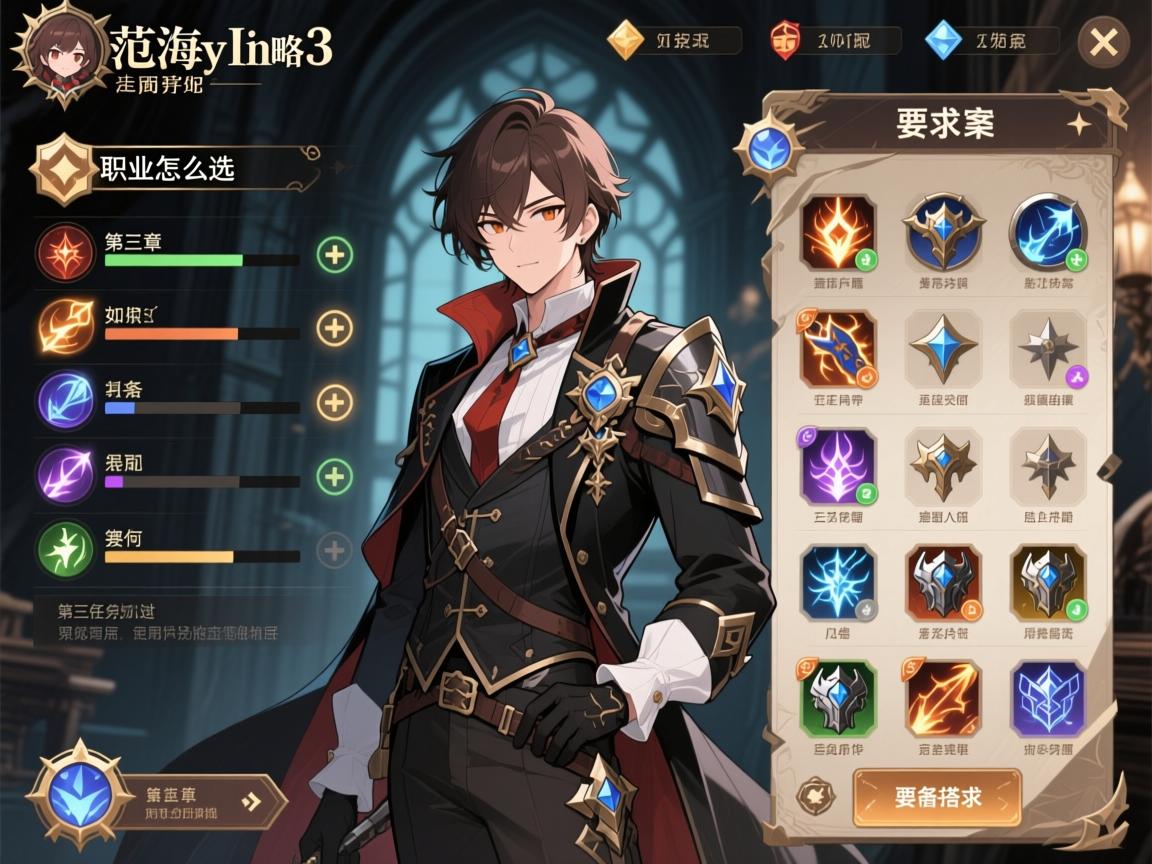
Task: Select the red star class icon
Action: pyautogui.click(x=65, y=251)
